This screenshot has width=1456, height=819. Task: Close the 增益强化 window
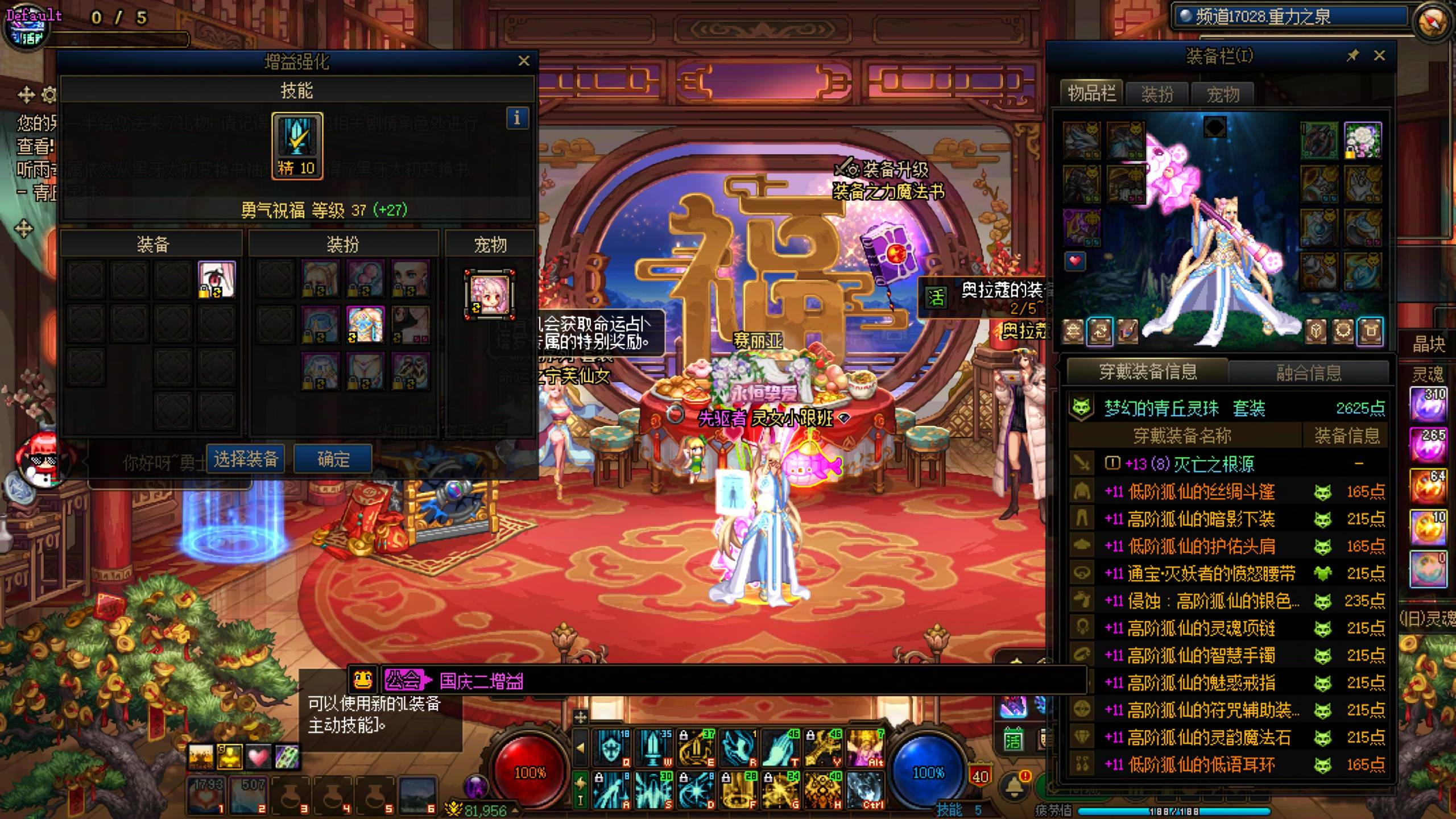(524, 61)
